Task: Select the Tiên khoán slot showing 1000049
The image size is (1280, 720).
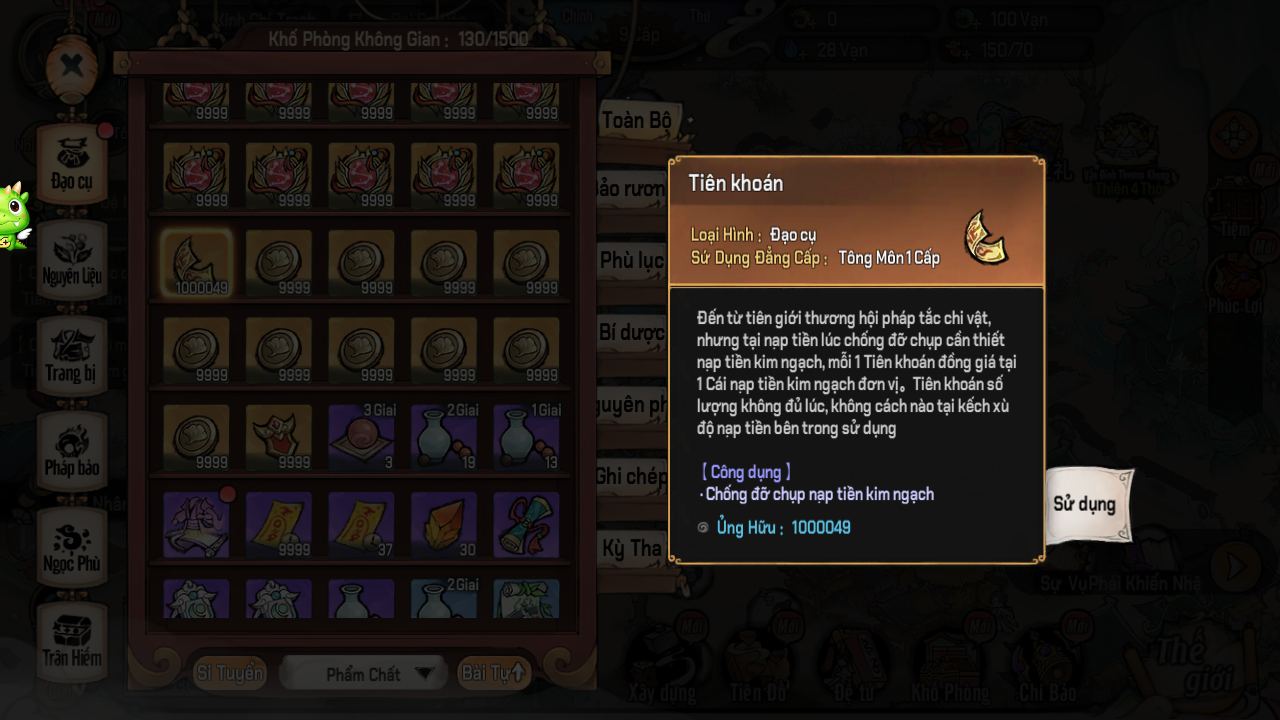Action: (196, 263)
